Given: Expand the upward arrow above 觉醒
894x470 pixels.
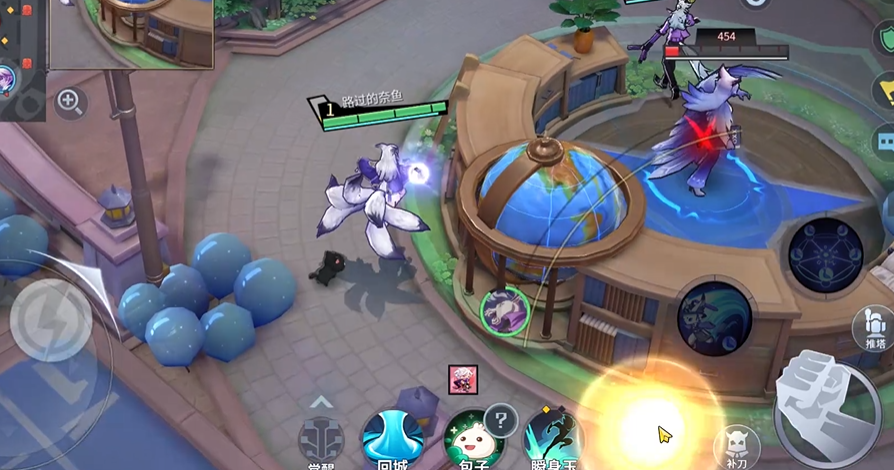Looking at the screenshot, I should click(321, 401).
